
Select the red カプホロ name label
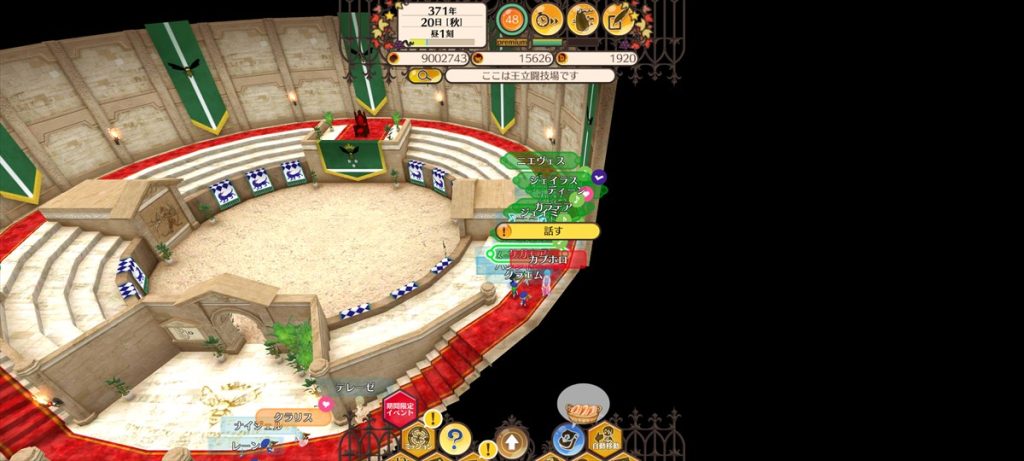point(548,260)
